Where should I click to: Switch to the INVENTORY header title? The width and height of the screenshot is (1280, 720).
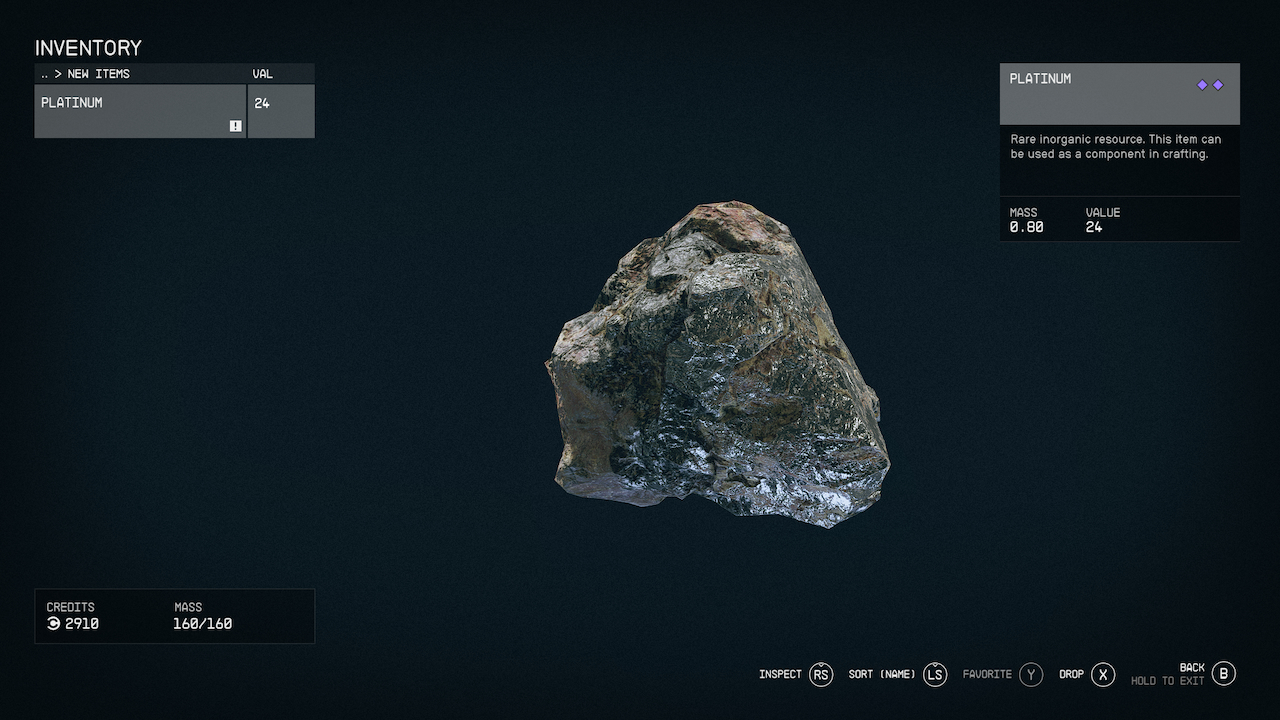(88, 48)
